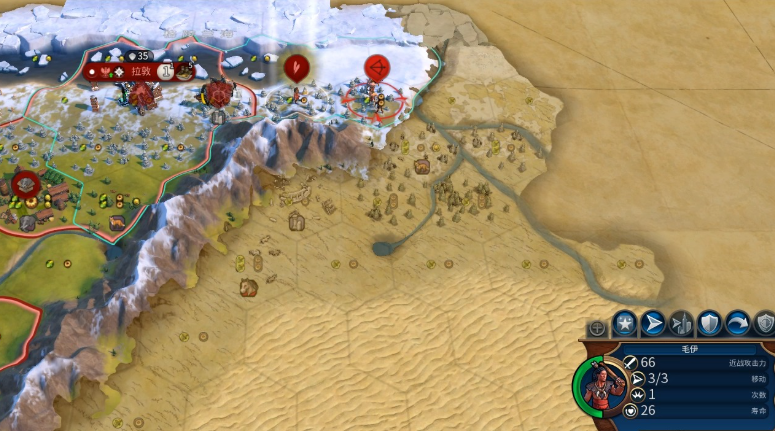This screenshot has height=431, width=775.
Task: Click the star action icon for 毛伊
Action: [x=625, y=323]
